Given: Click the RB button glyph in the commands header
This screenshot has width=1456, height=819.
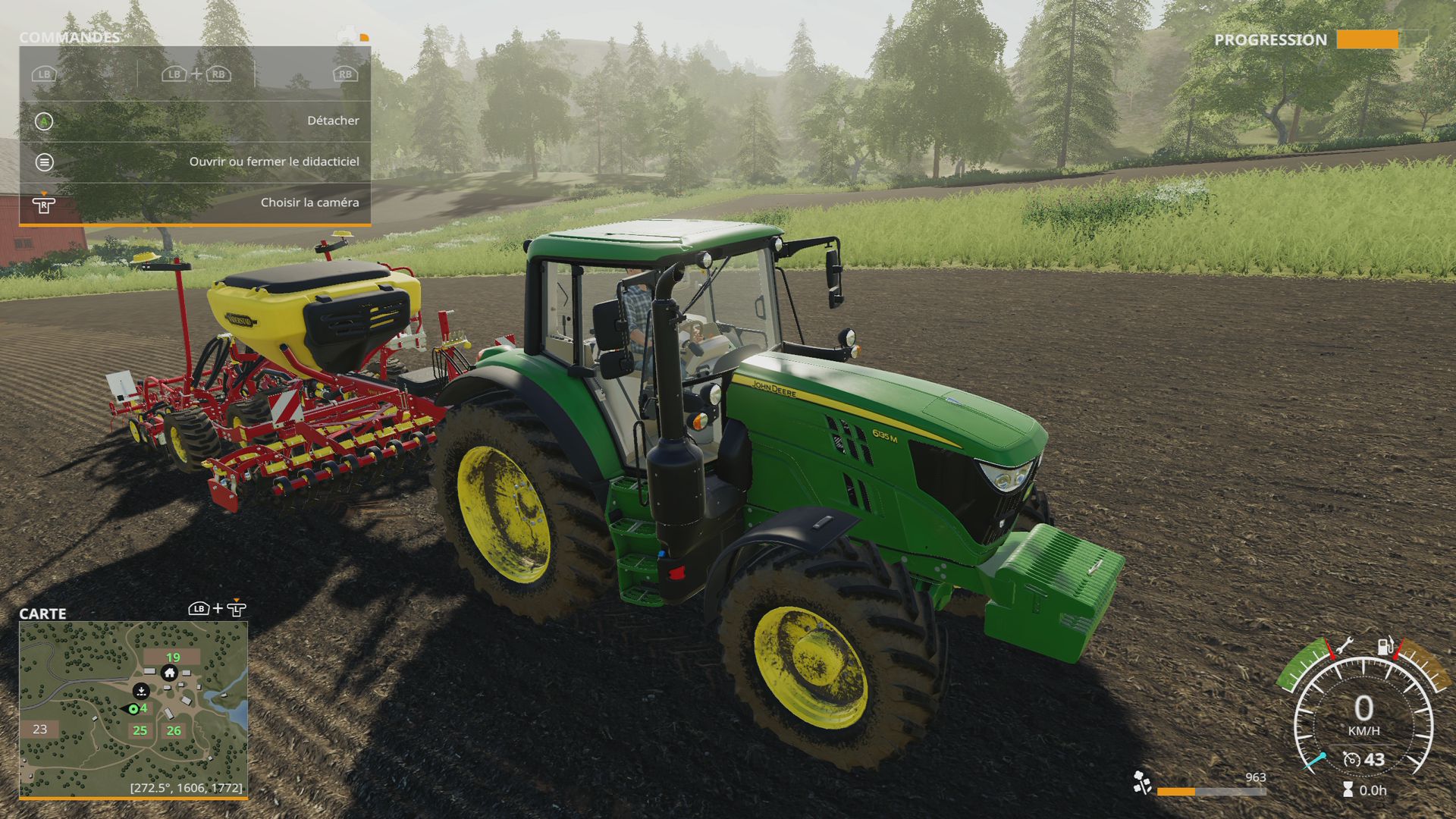Looking at the screenshot, I should click(345, 75).
